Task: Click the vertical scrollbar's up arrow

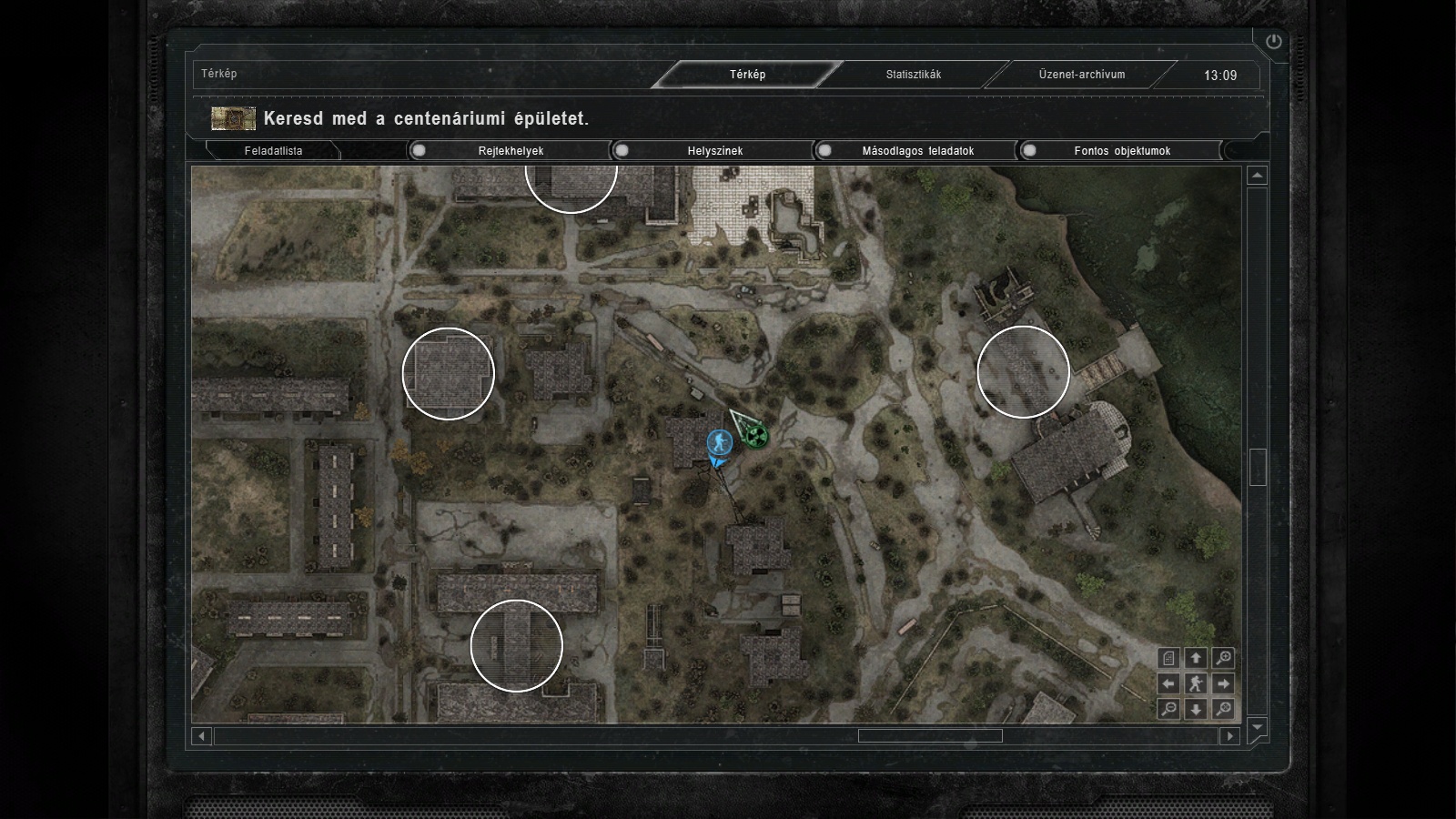Action: [x=1257, y=176]
